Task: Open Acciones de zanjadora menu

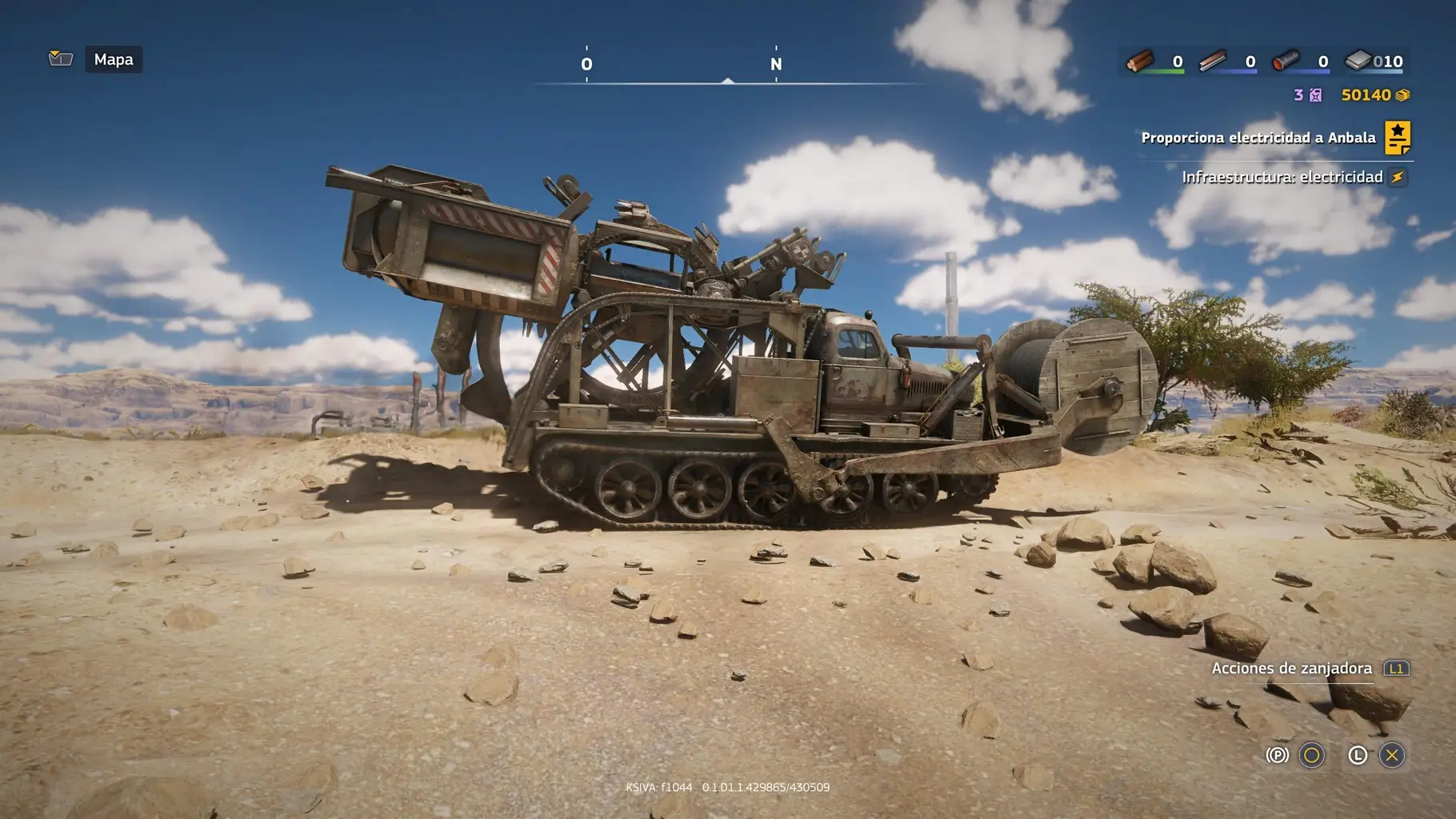Action: [x=1292, y=669]
